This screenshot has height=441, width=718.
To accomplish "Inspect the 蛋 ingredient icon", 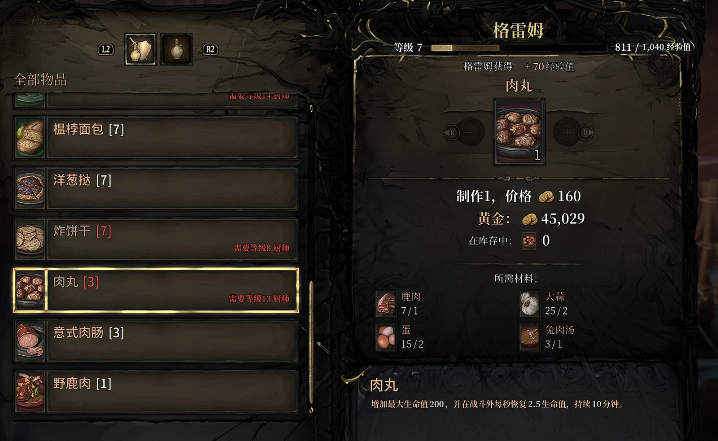I will [x=386, y=338].
